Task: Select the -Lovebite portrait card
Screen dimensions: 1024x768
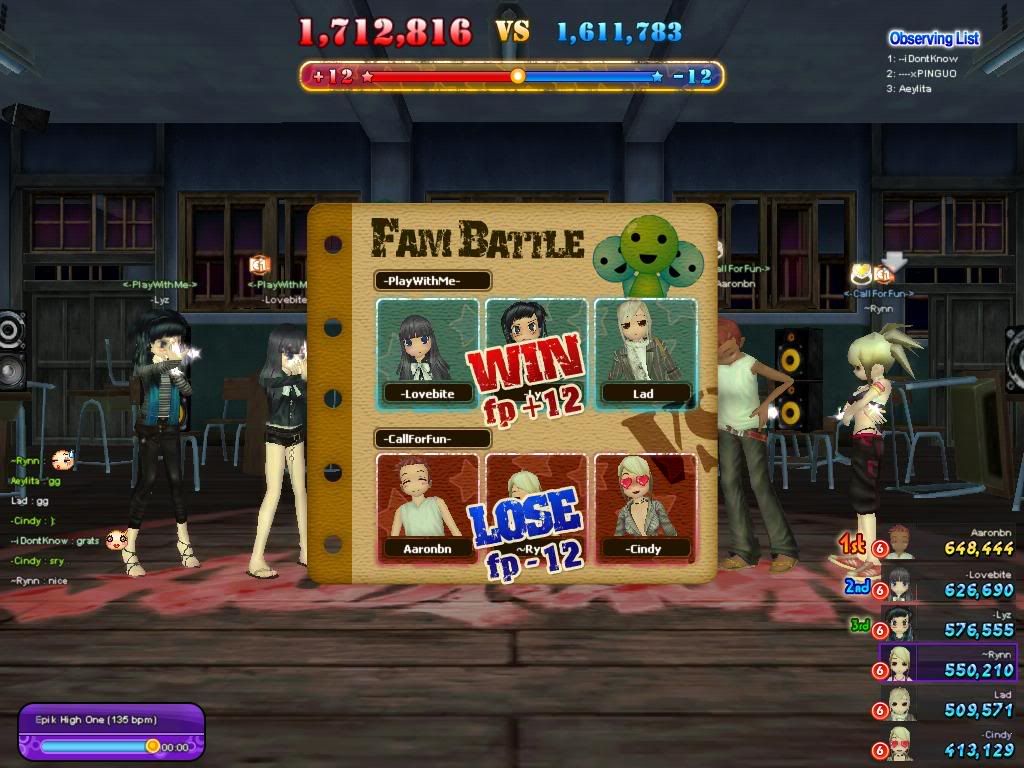Action: pyautogui.click(x=427, y=352)
